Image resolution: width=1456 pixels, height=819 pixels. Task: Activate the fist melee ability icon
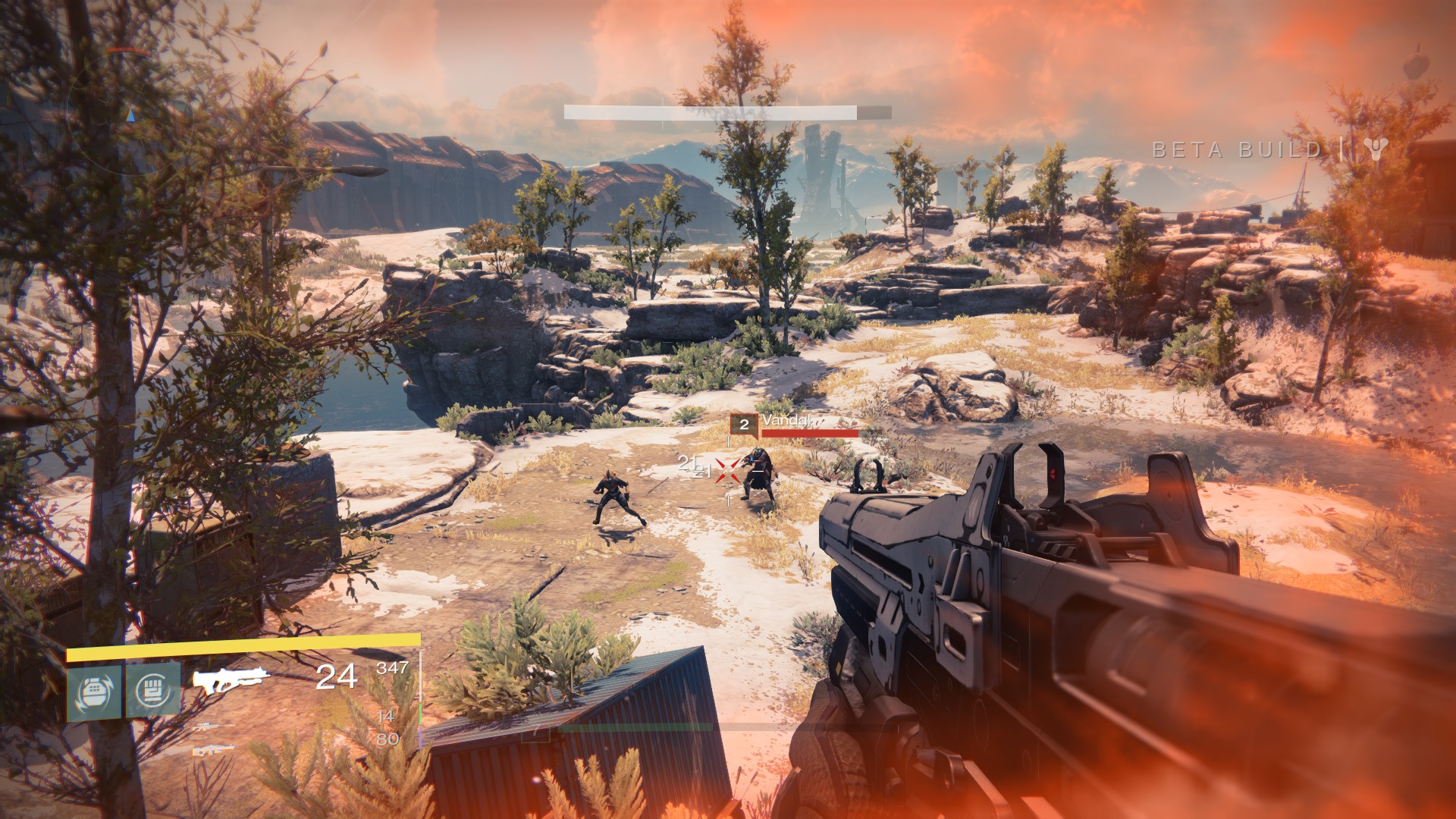(153, 690)
